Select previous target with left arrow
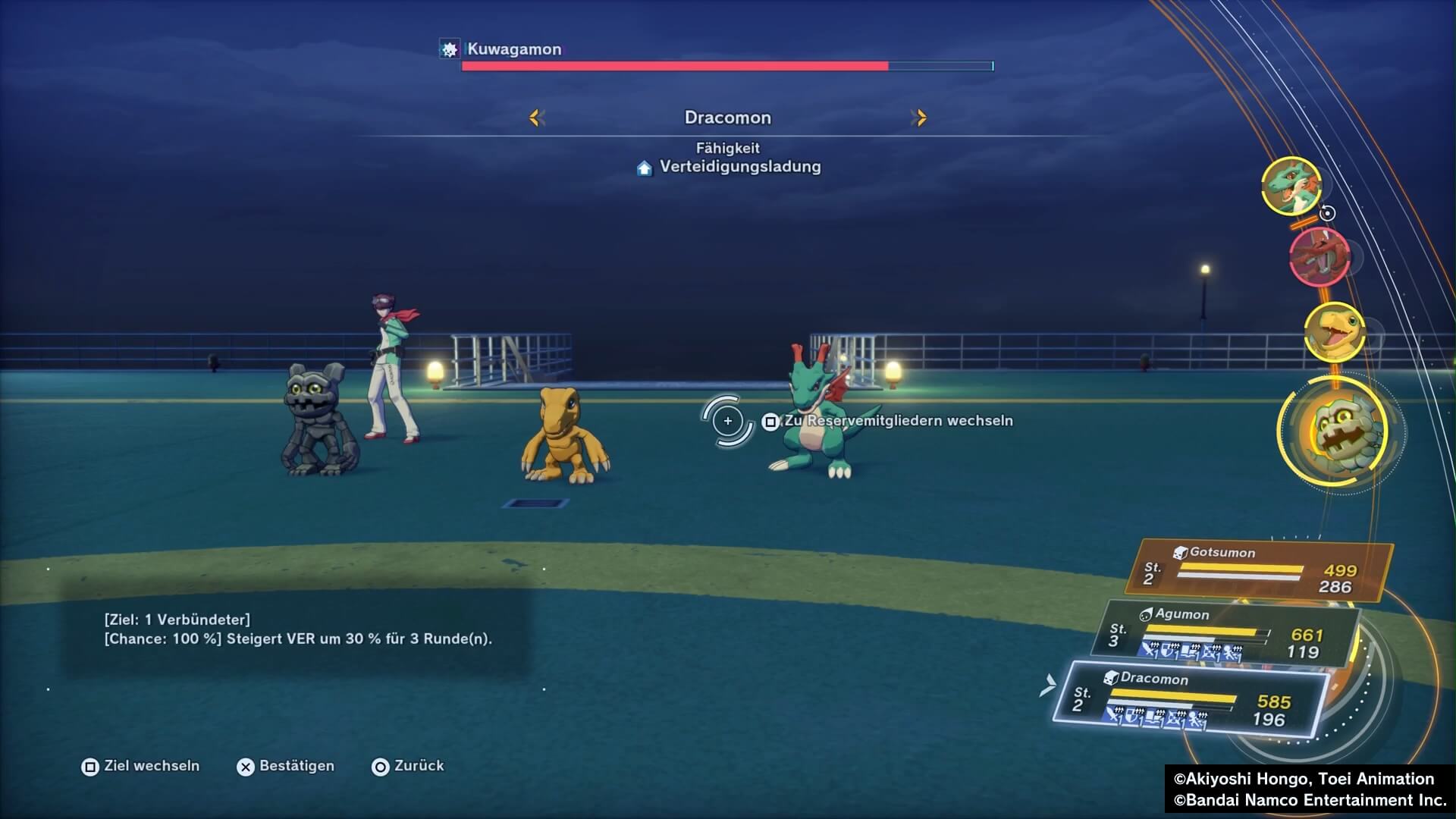1456x819 pixels. [x=537, y=118]
